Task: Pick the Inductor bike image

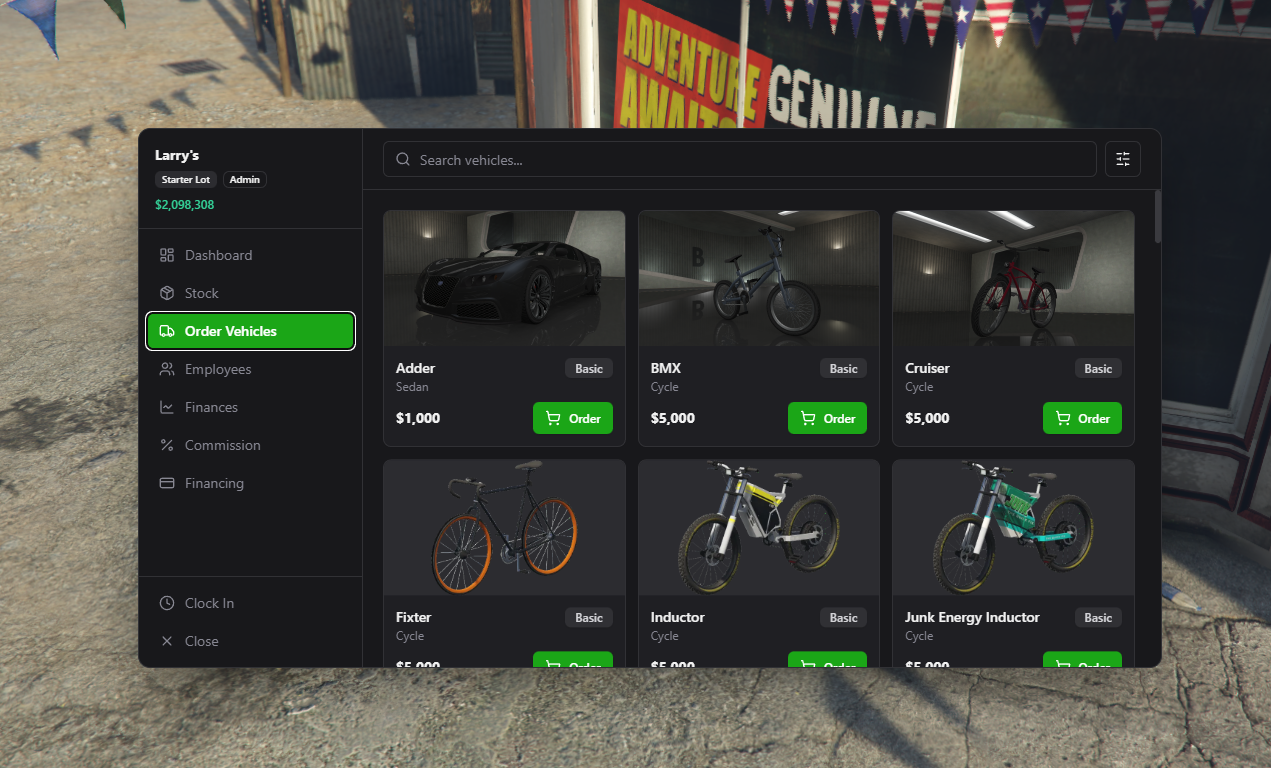Action: (x=759, y=528)
